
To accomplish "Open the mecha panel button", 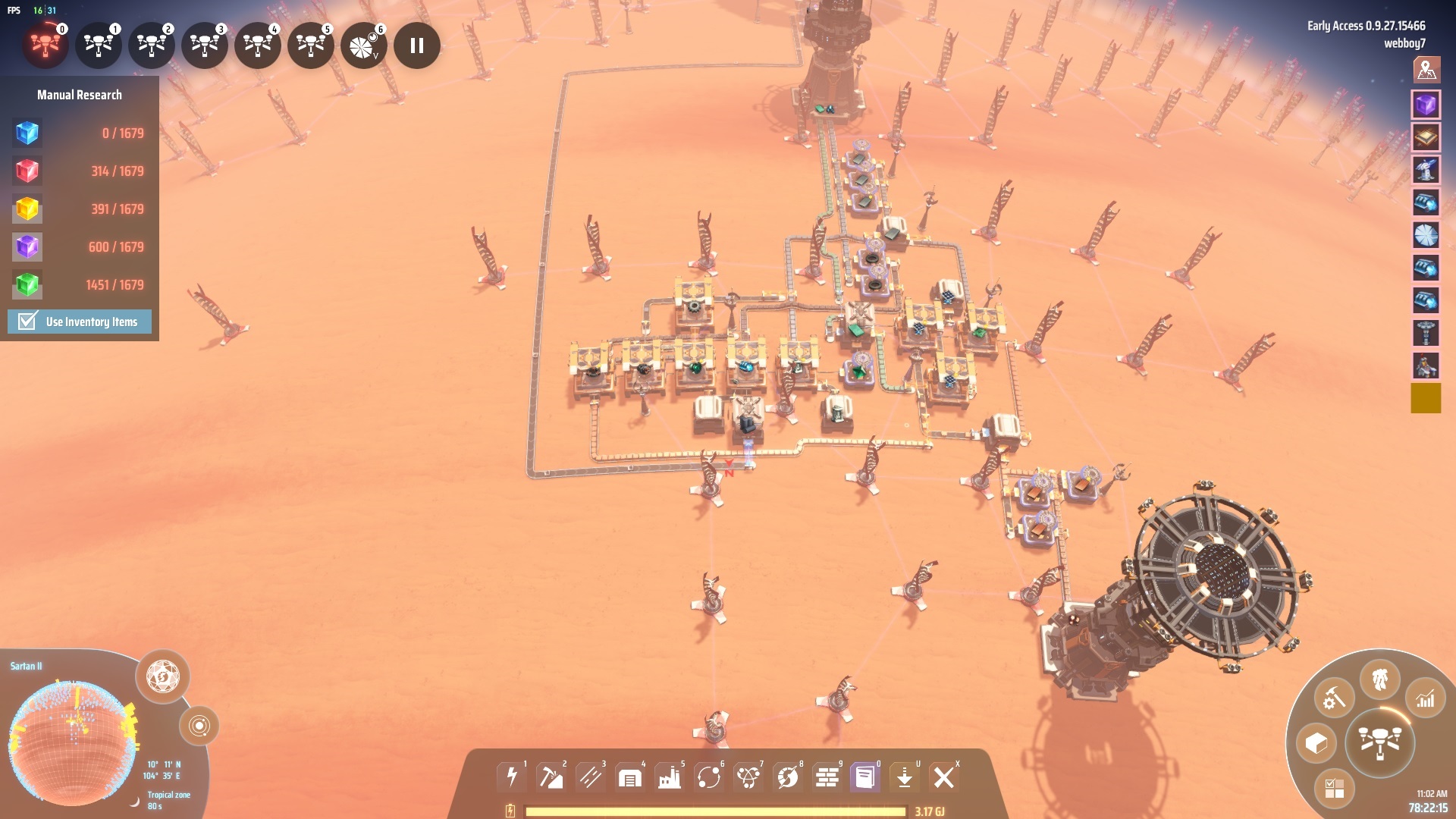I will pos(1379,679).
